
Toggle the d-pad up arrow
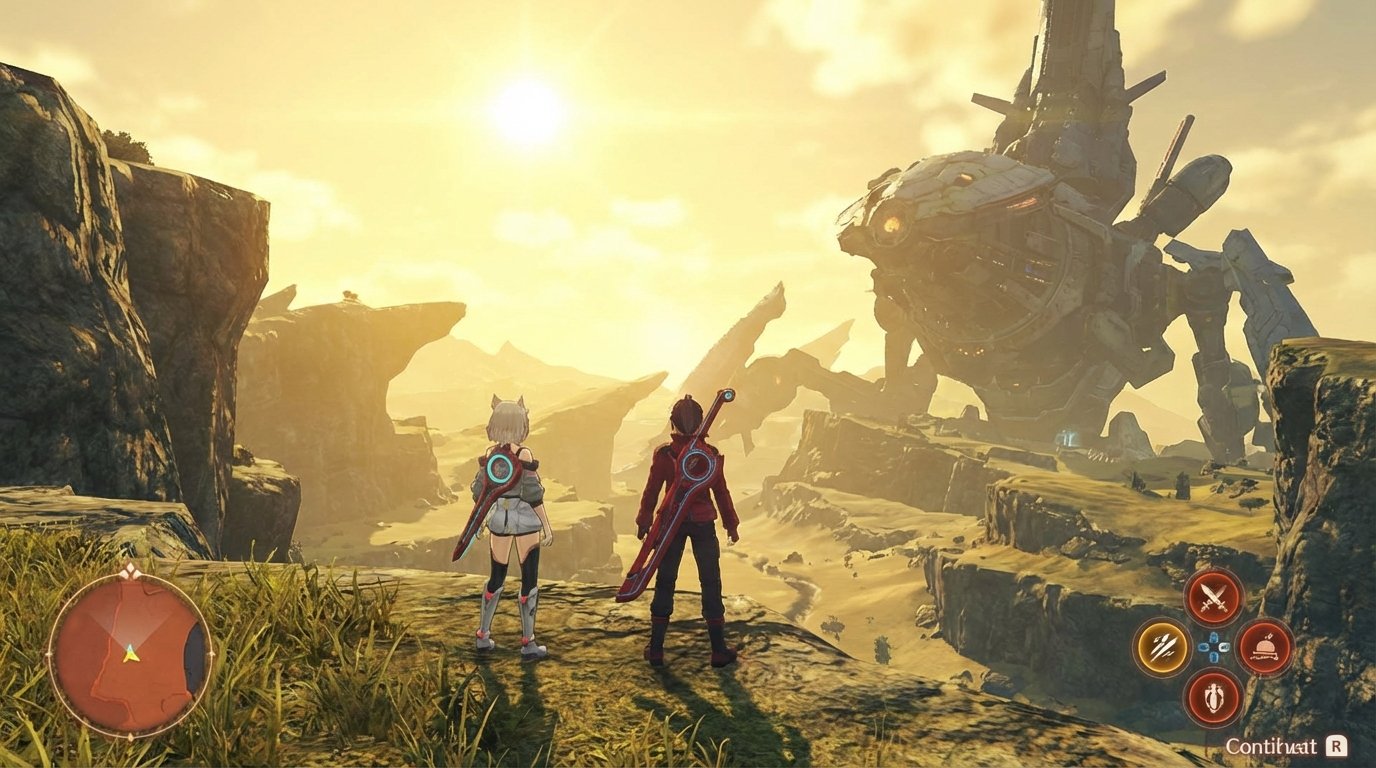click(1213, 636)
